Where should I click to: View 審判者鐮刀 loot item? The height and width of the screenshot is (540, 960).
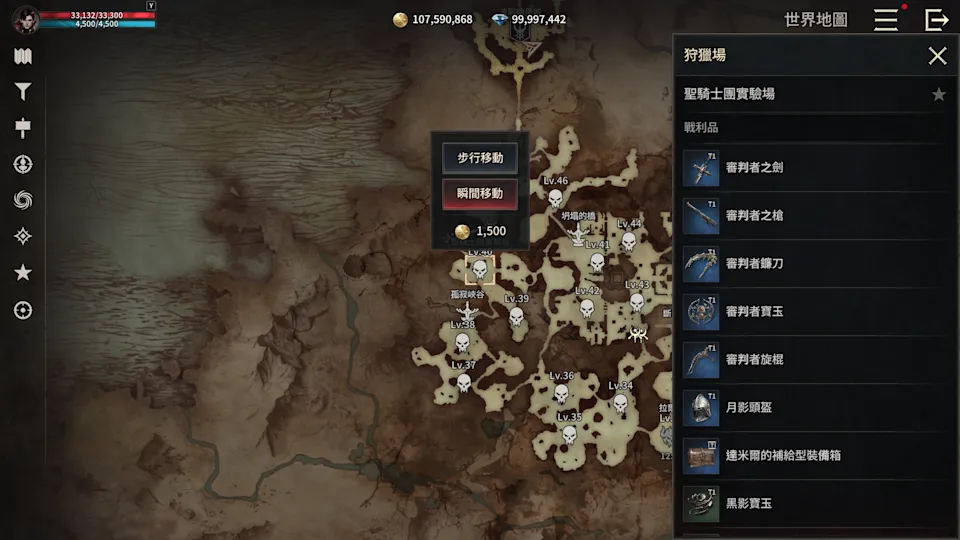810,263
